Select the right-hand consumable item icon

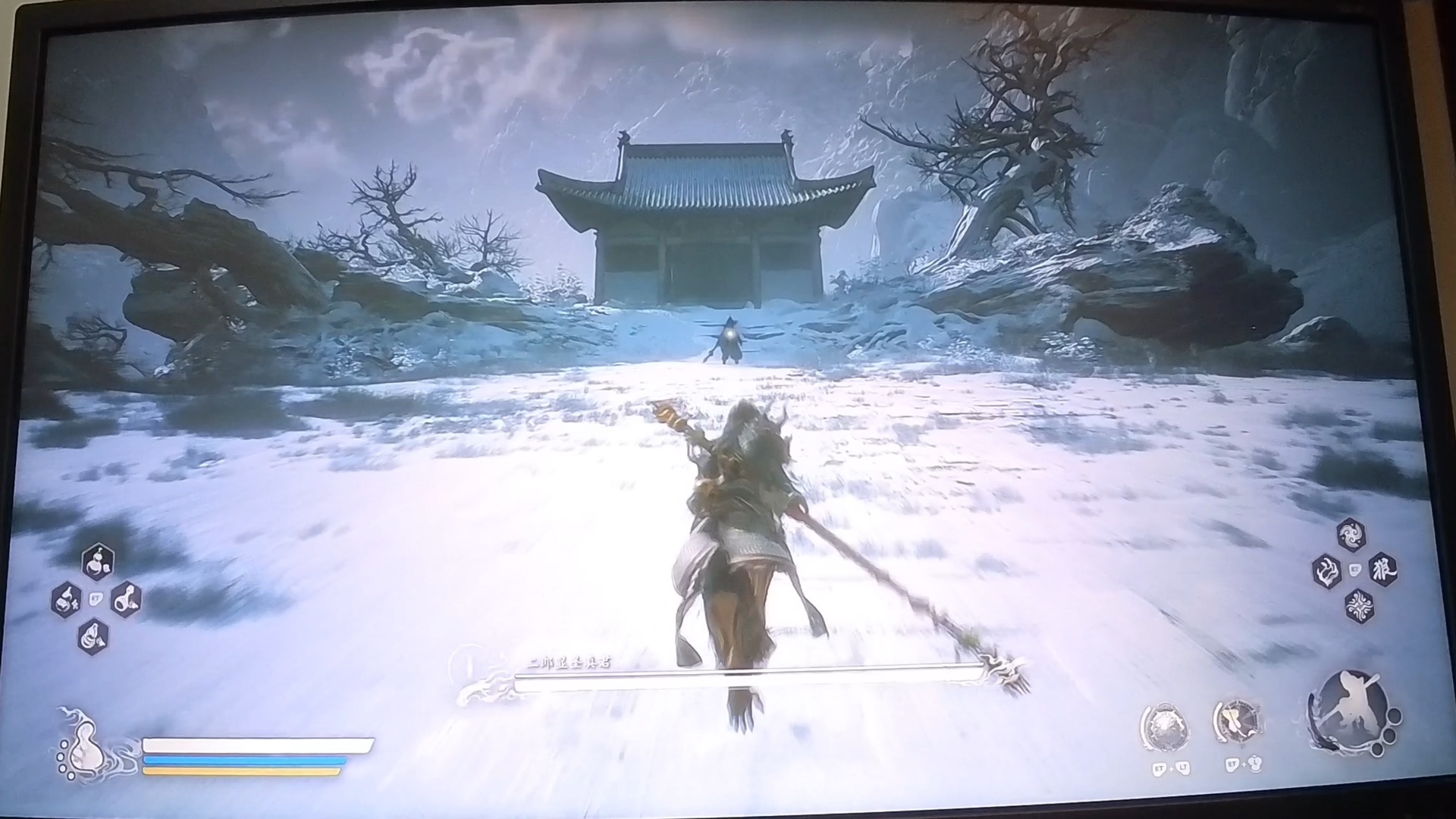(127, 599)
